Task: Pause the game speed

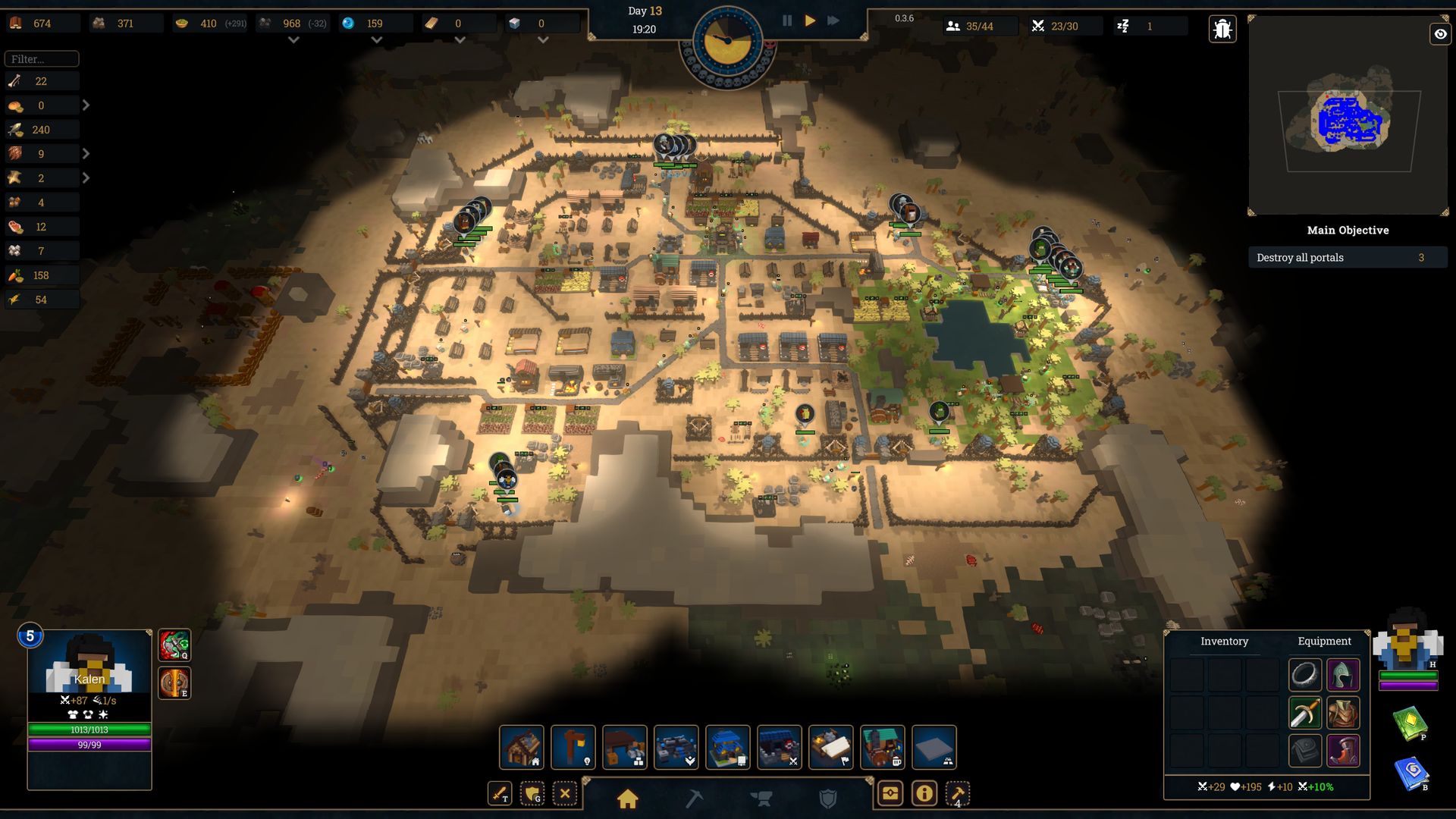Action: [787, 21]
